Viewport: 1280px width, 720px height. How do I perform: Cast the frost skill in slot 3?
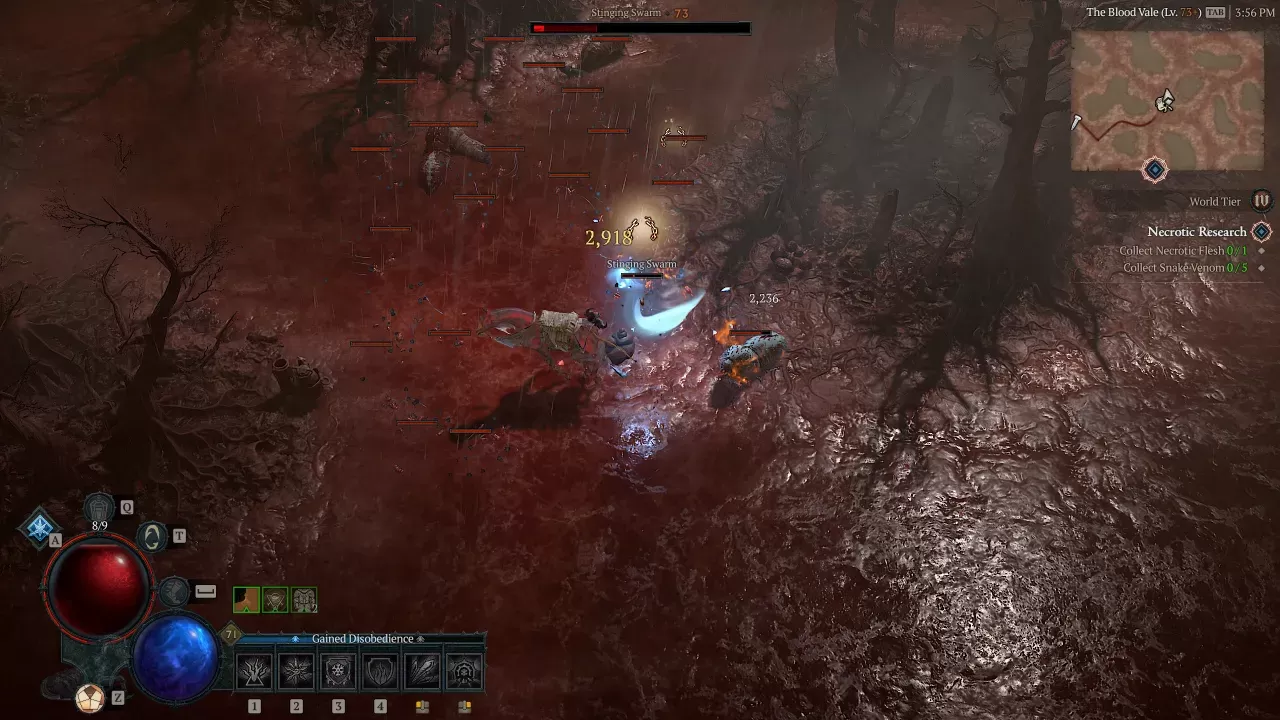[x=337, y=670]
